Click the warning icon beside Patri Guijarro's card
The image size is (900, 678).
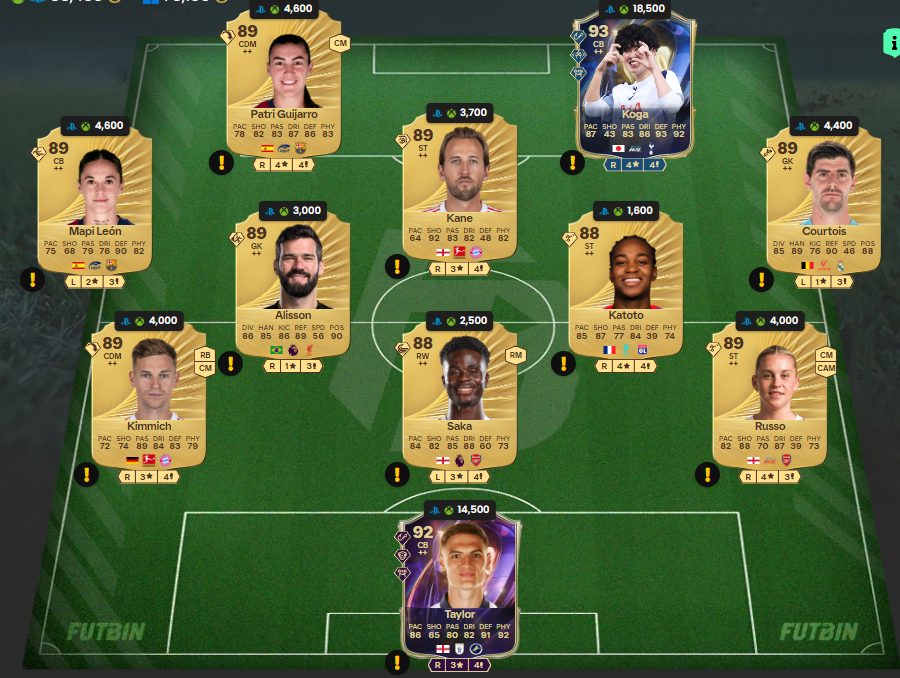click(x=220, y=162)
